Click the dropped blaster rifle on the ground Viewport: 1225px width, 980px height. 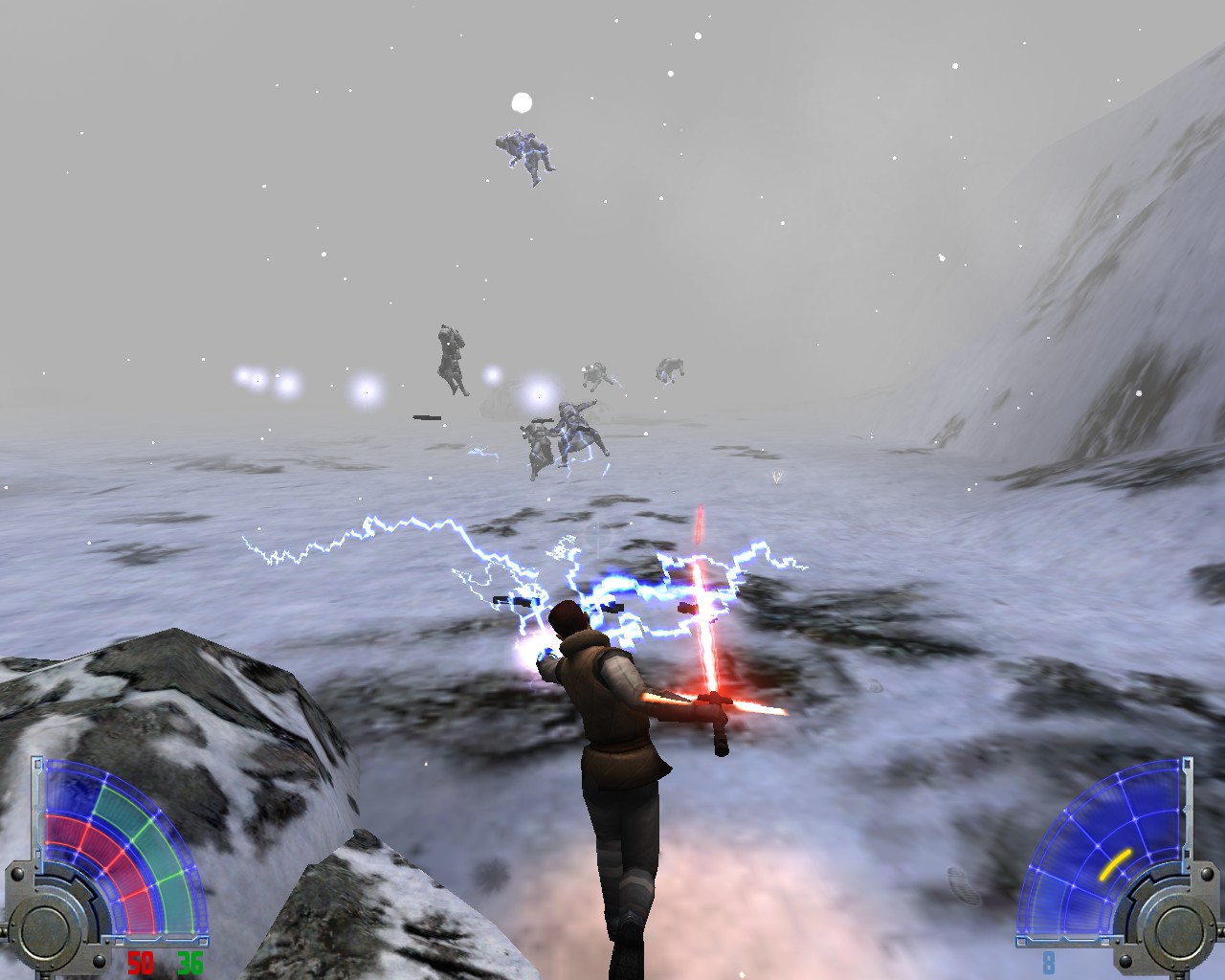(x=426, y=417)
